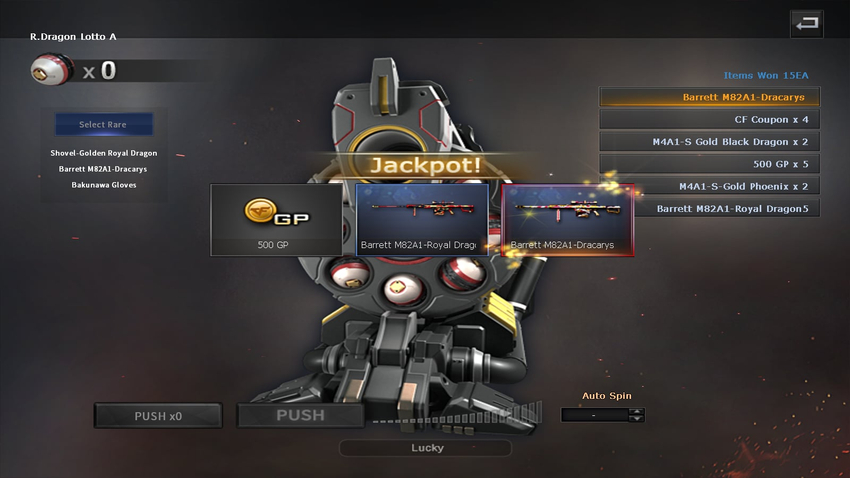Select Bakunawa Gloves in the rare list
The width and height of the screenshot is (850, 478).
coord(104,185)
